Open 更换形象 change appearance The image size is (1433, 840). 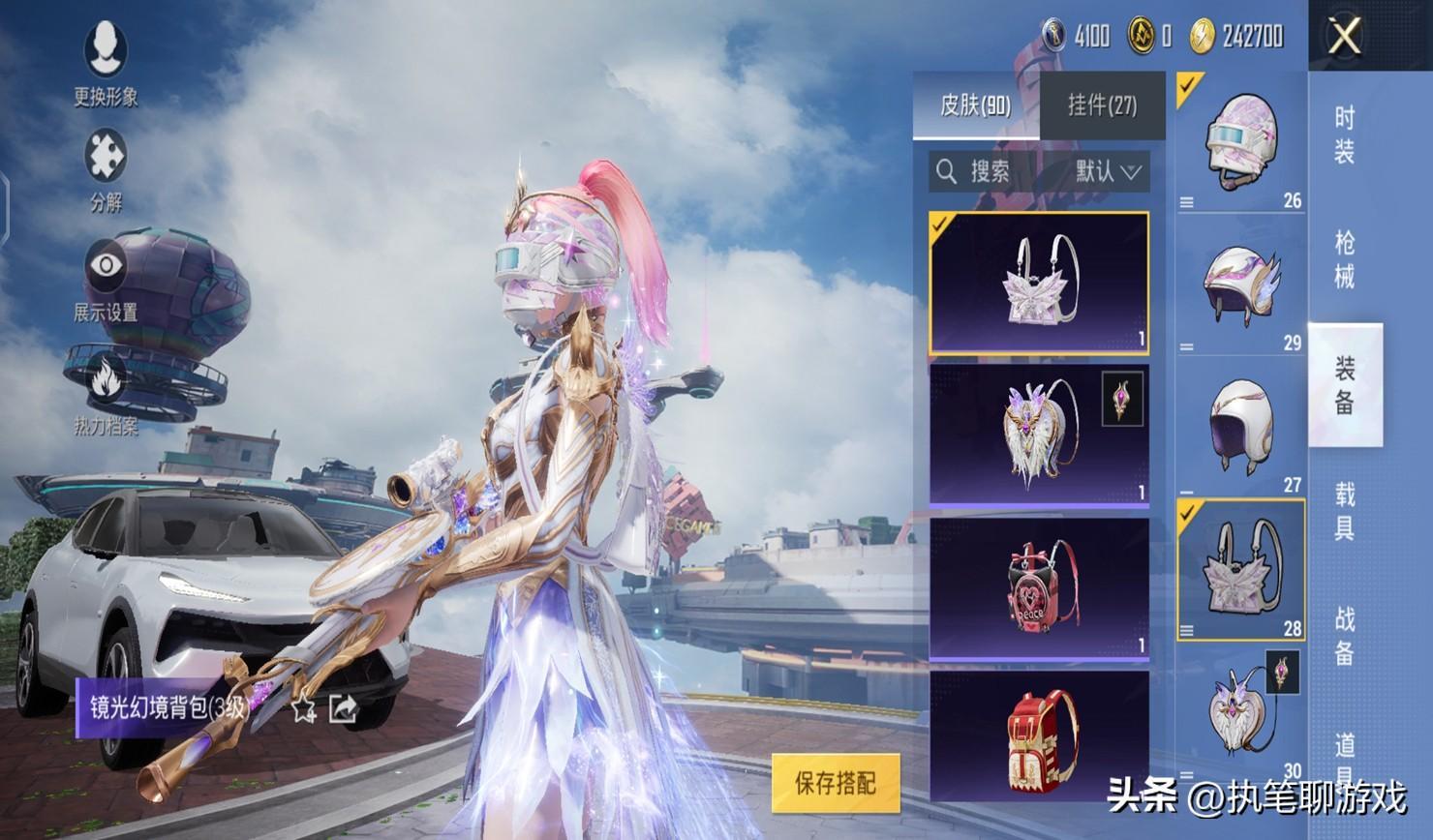pos(106,61)
